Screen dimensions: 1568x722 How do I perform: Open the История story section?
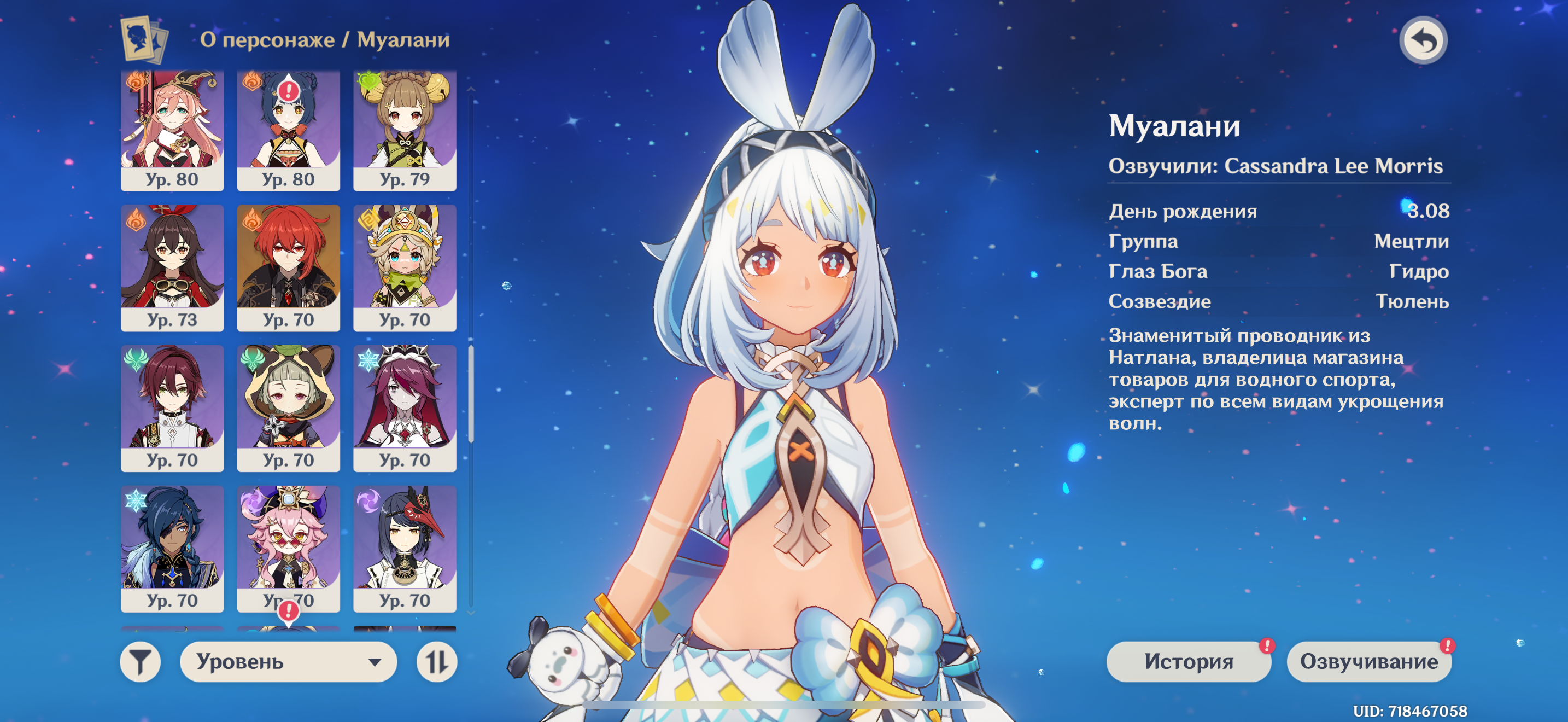pos(1187,661)
